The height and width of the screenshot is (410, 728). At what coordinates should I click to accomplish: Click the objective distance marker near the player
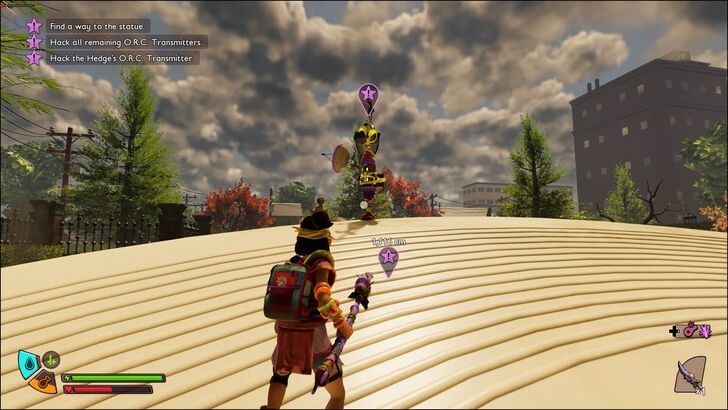[388, 260]
